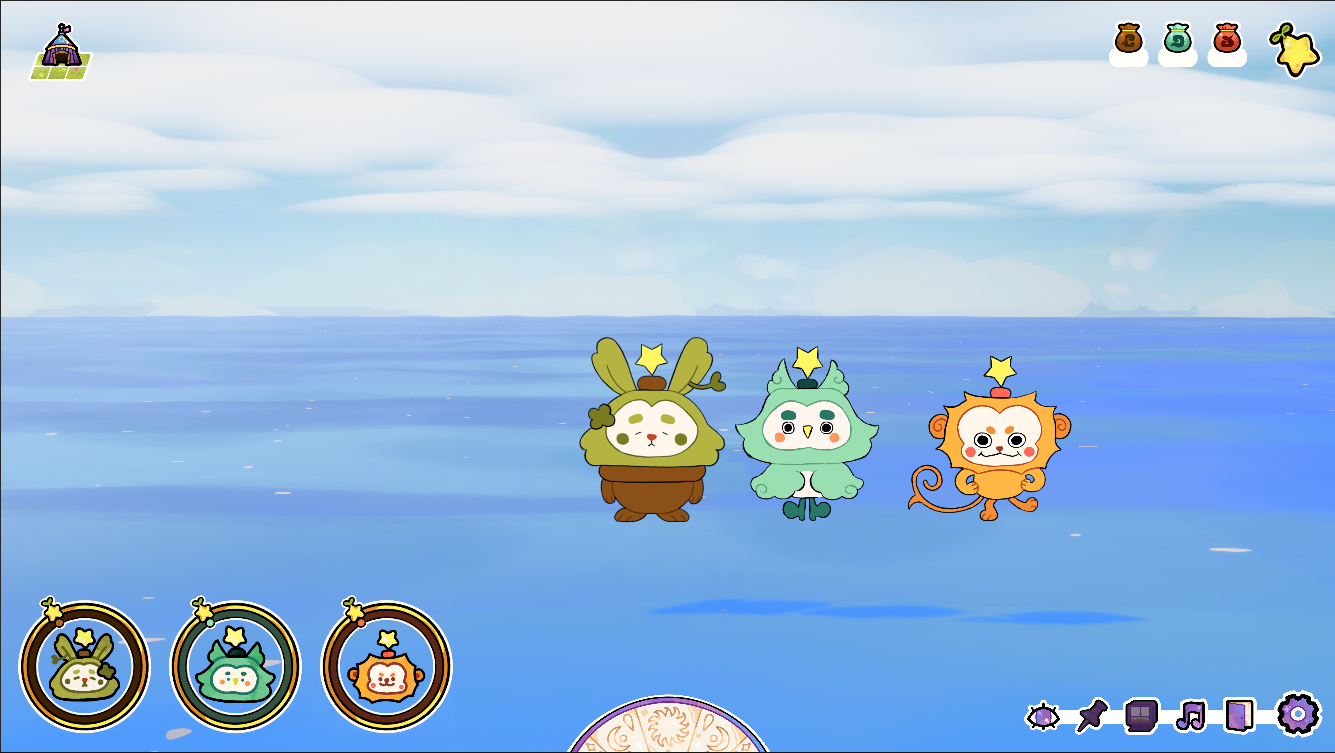The width and height of the screenshot is (1335, 753).
Task: Select the teal seed bag
Action: [x=1177, y=40]
